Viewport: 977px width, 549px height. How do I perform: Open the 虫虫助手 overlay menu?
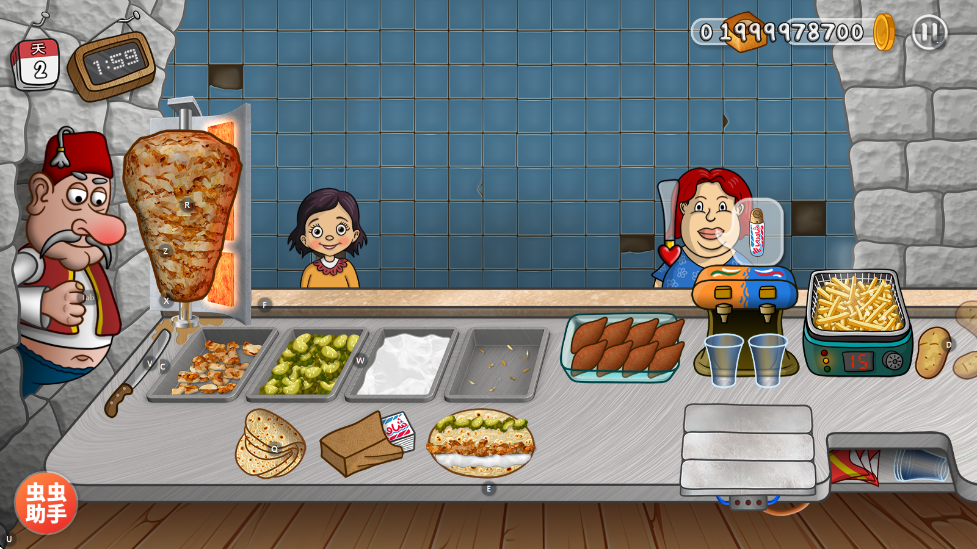point(45,503)
